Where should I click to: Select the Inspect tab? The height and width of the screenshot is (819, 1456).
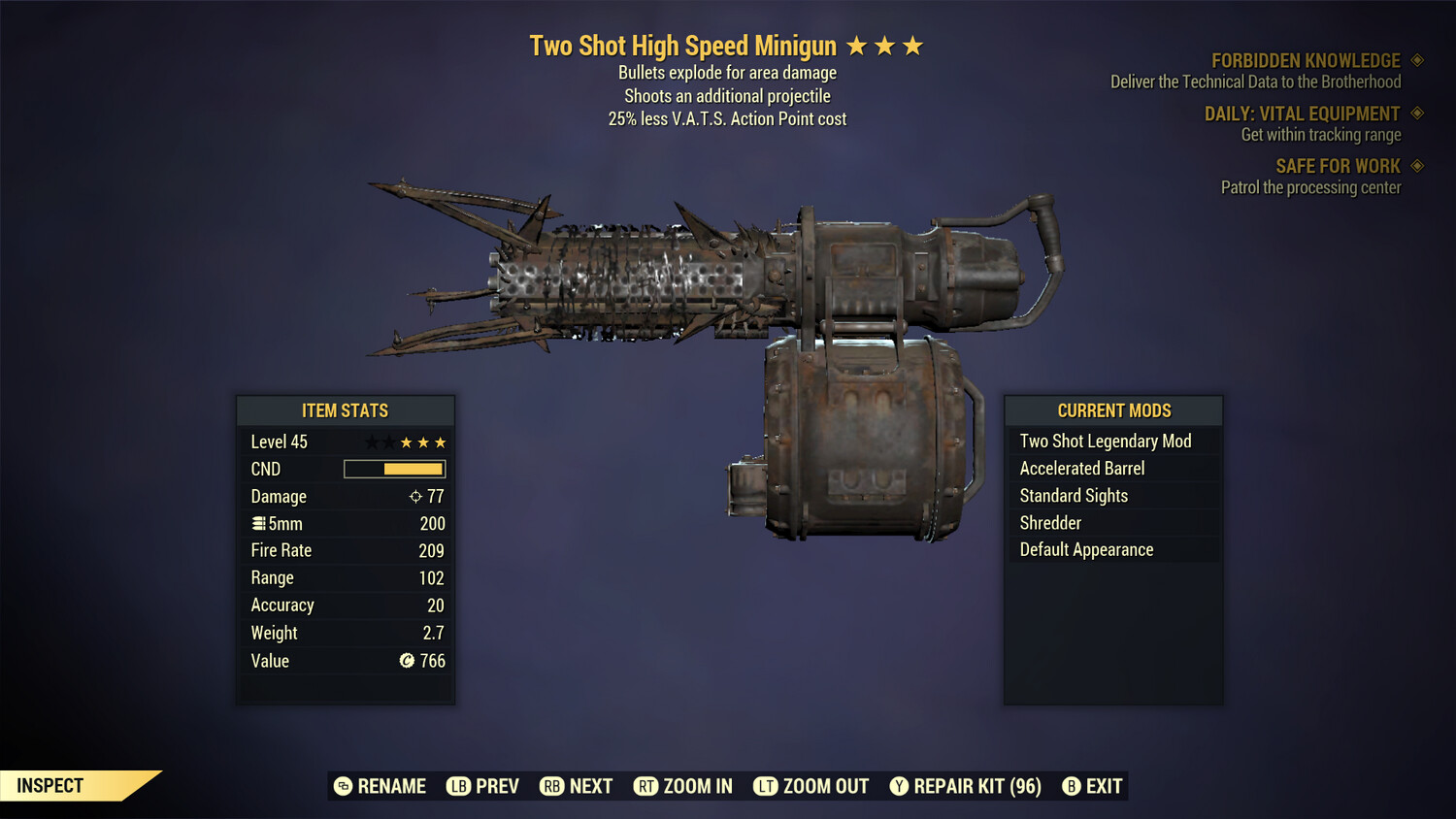(x=49, y=785)
